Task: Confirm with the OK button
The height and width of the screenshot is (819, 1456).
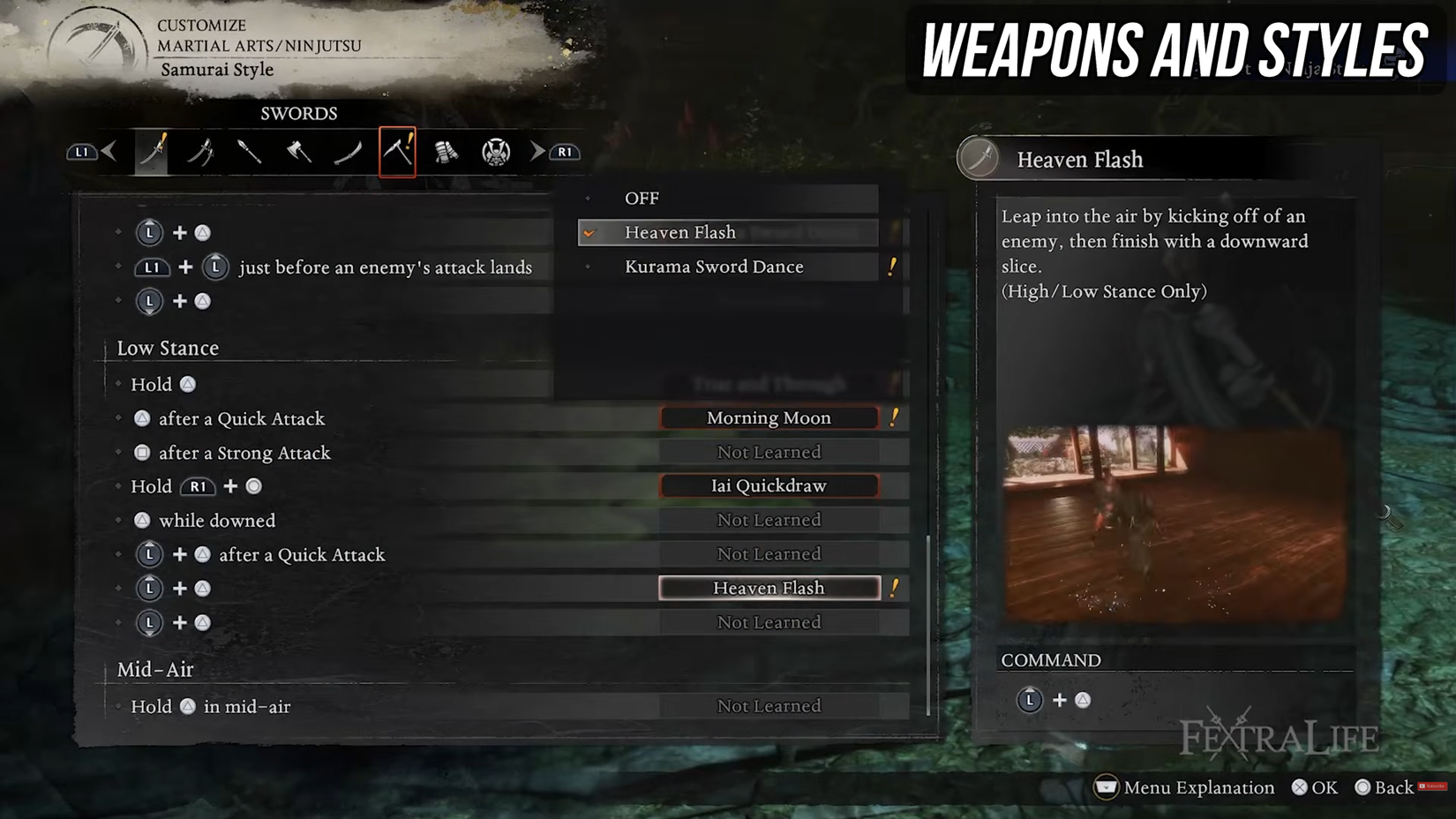Action: click(1315, 787)
